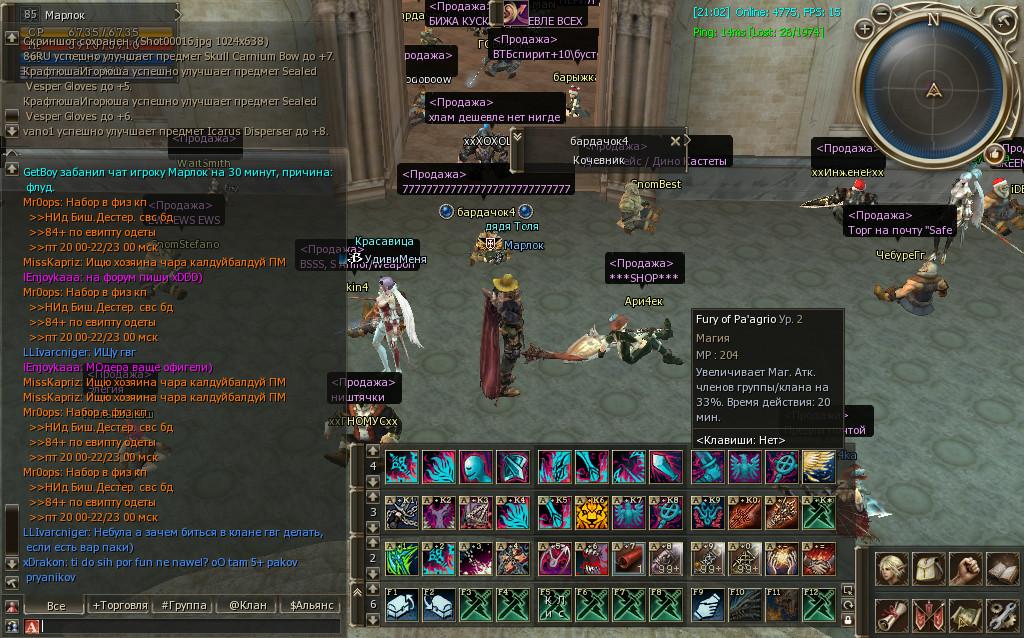The height and width of the screenshot is (638, 1024).
Task: Open the Все chat tab
Action: (56, 605)
